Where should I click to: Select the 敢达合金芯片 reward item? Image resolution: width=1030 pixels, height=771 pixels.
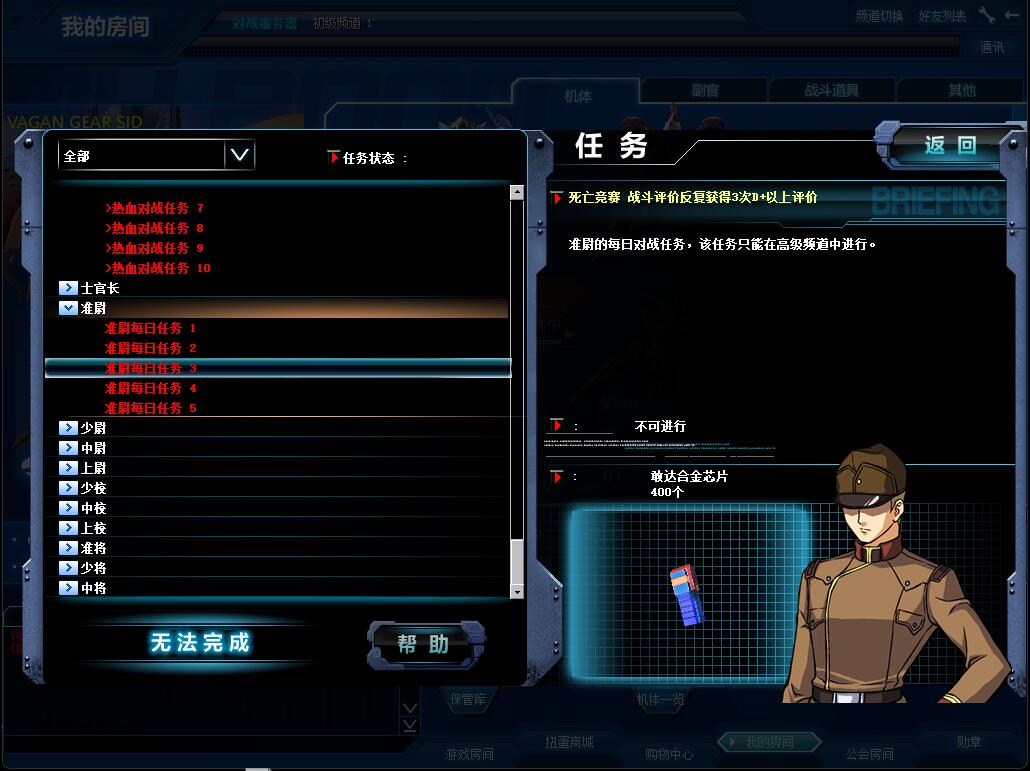pos(688,594)
